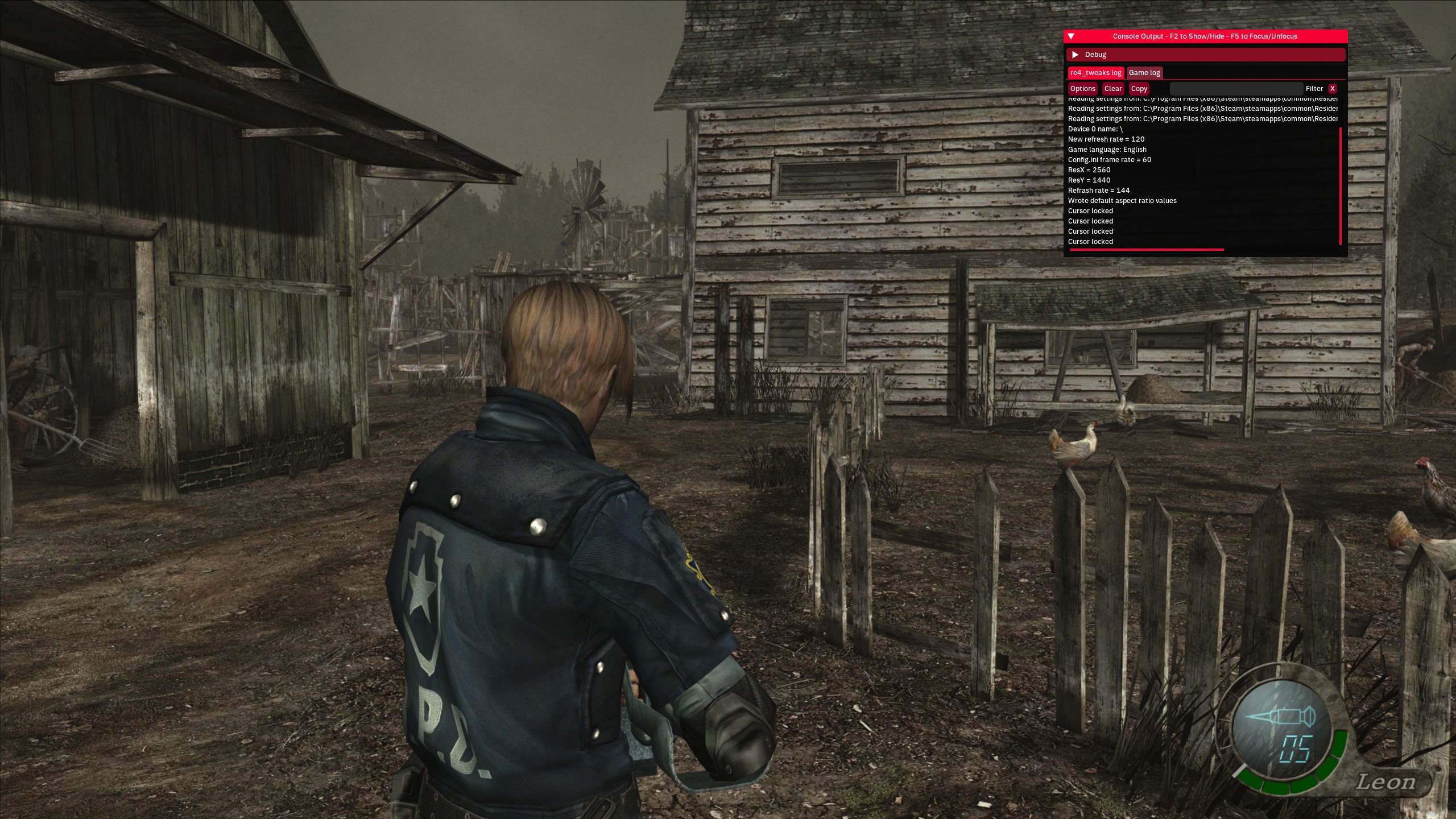Focus the log Filter text field

tap(1236, 89)
